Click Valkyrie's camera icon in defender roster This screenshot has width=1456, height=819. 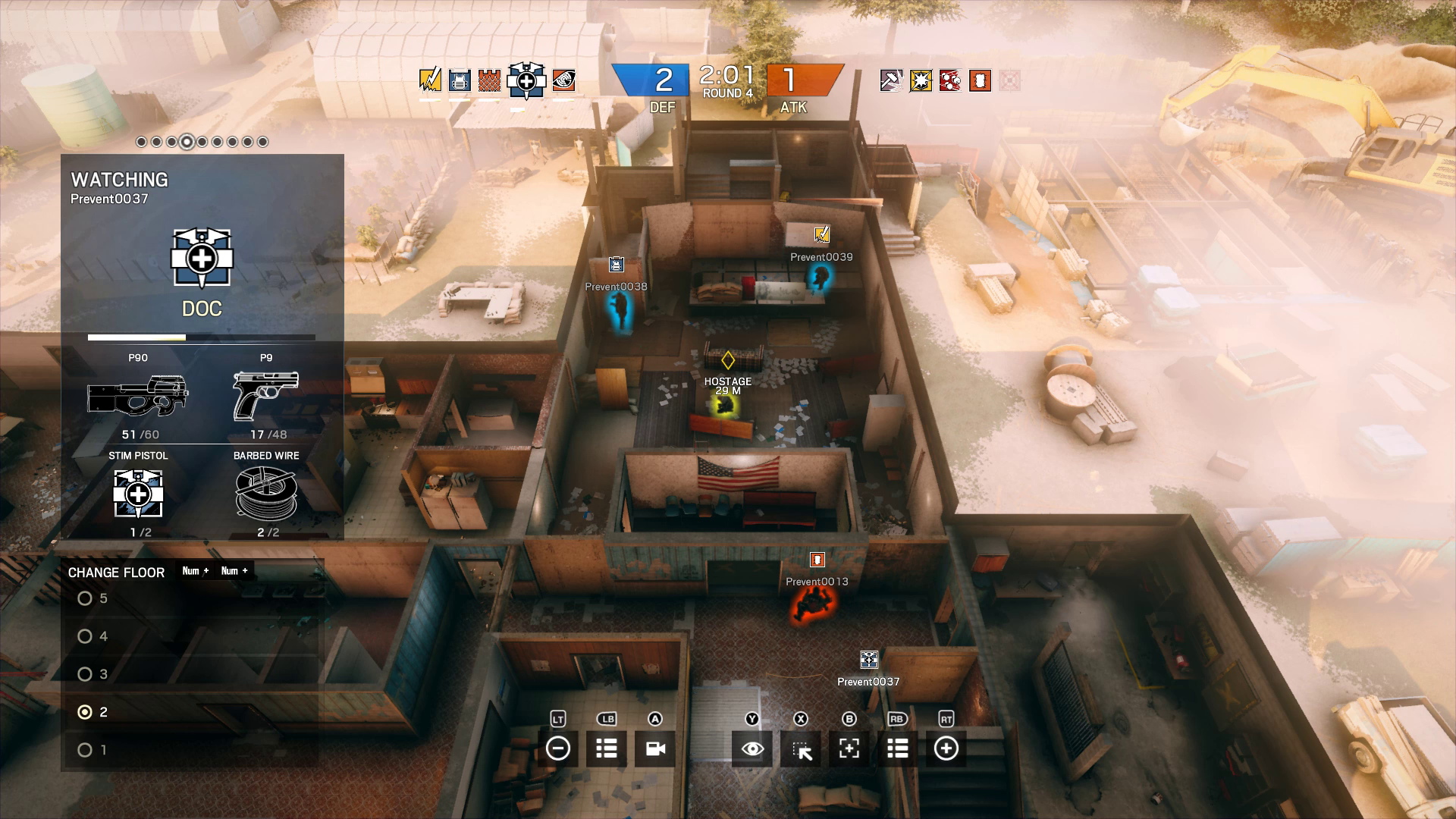pos(563,81)
